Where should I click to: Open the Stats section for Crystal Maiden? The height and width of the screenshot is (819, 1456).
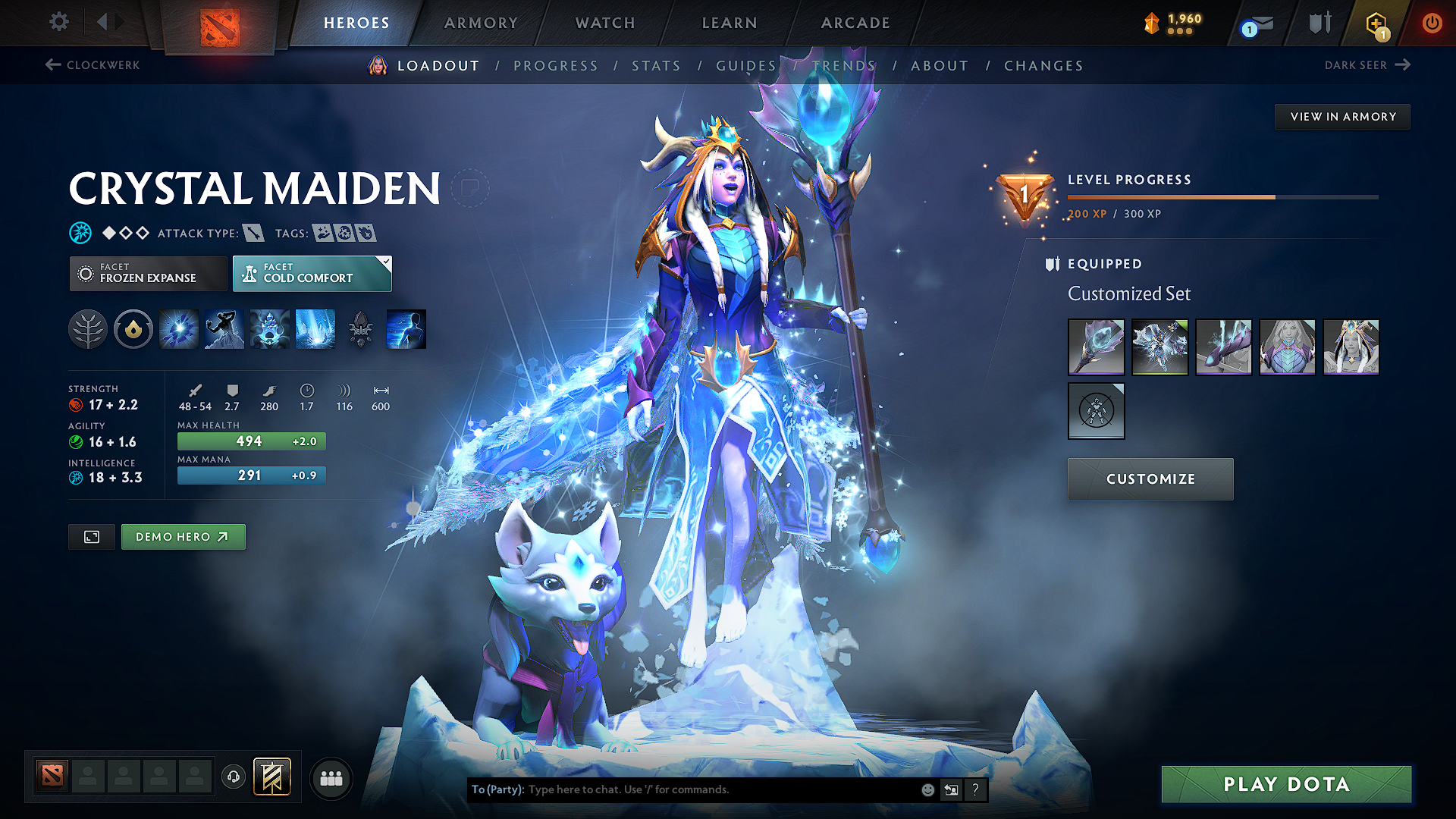click(x=656, y=65)
